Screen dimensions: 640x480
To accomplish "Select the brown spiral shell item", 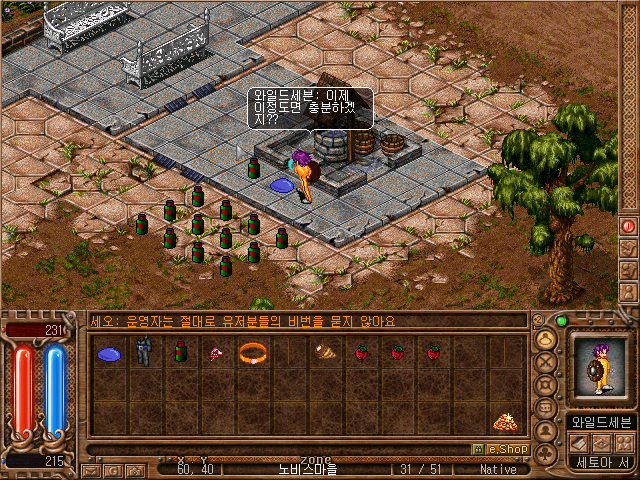I will click(x=324, y=352).
